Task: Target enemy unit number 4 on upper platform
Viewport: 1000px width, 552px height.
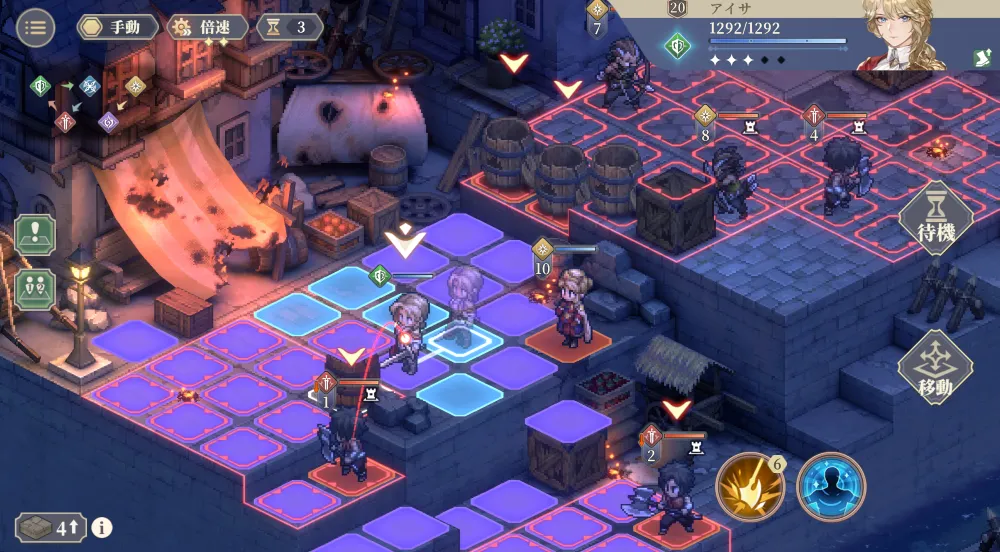Action: pyautogui.click(x=838, y=175)
